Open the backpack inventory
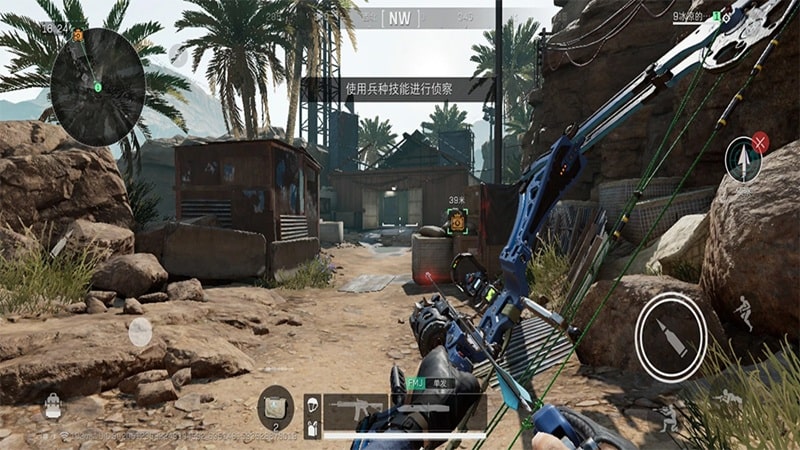This screenshot has height=450, width=800. tap(53, 405)
